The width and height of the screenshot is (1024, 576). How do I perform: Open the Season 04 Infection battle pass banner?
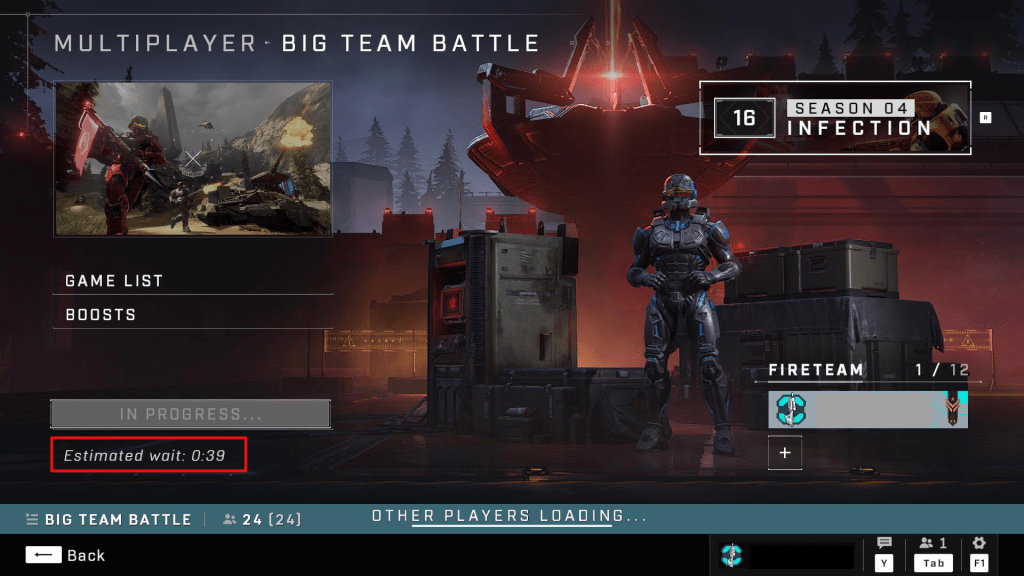834,119
